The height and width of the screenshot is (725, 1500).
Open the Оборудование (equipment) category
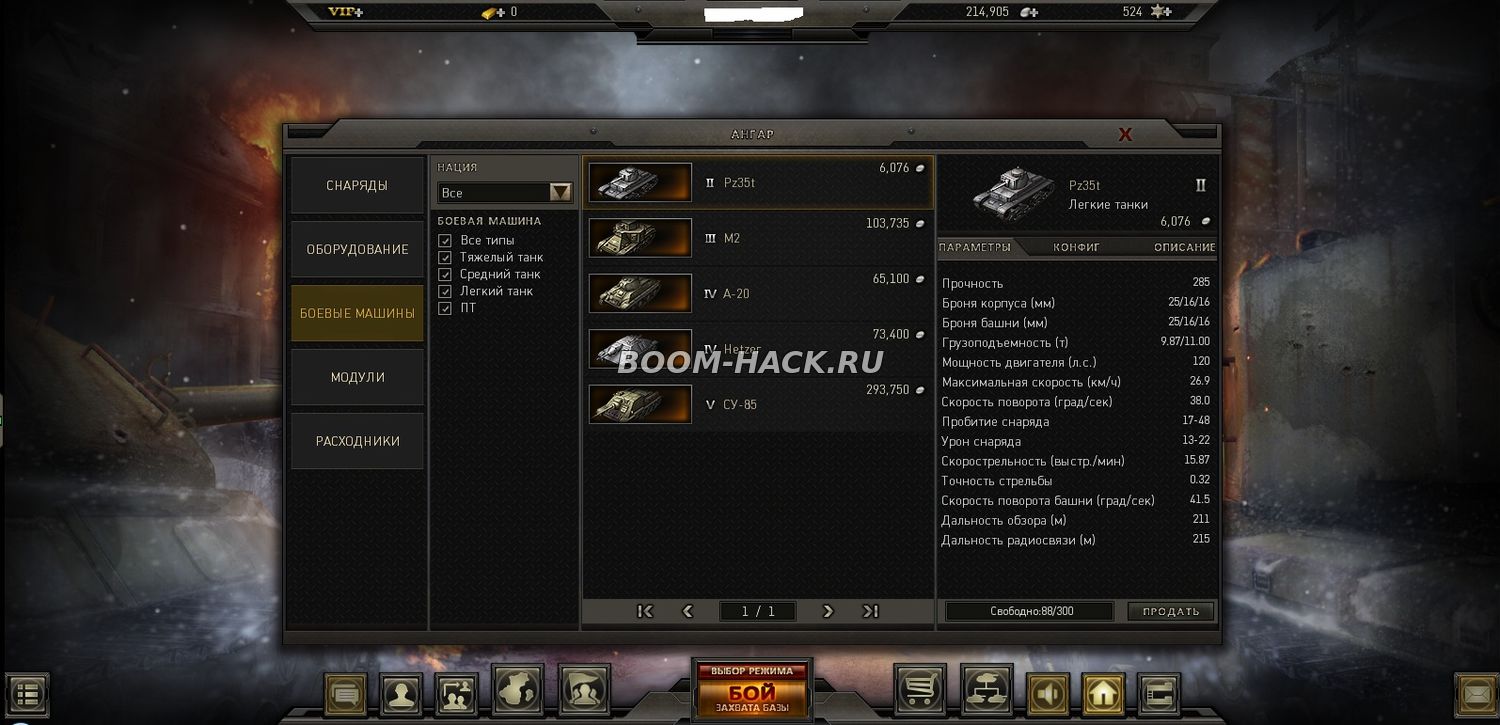(357, 249)
